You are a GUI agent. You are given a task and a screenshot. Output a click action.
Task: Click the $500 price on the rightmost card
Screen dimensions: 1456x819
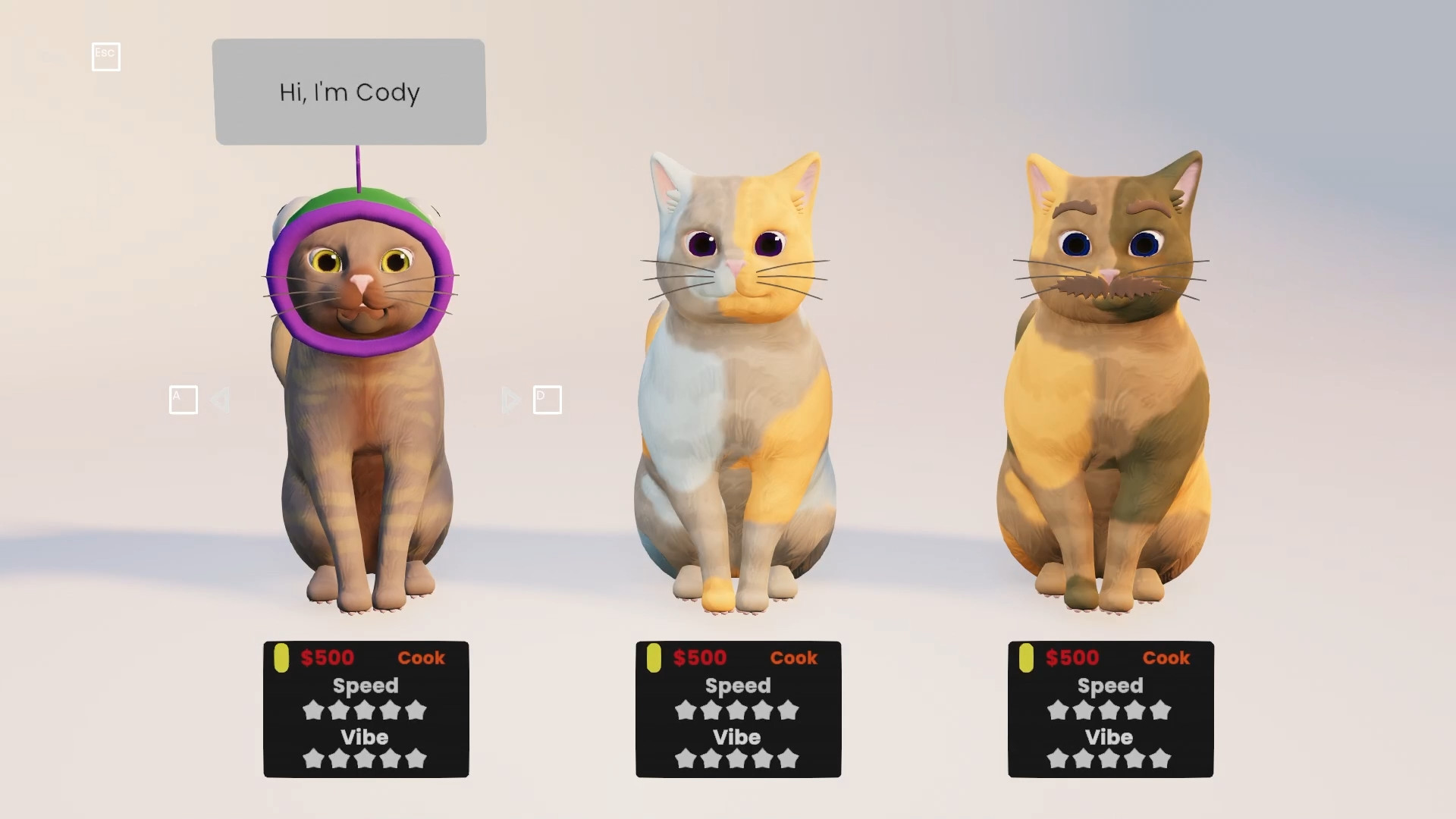pos(1072,658)
